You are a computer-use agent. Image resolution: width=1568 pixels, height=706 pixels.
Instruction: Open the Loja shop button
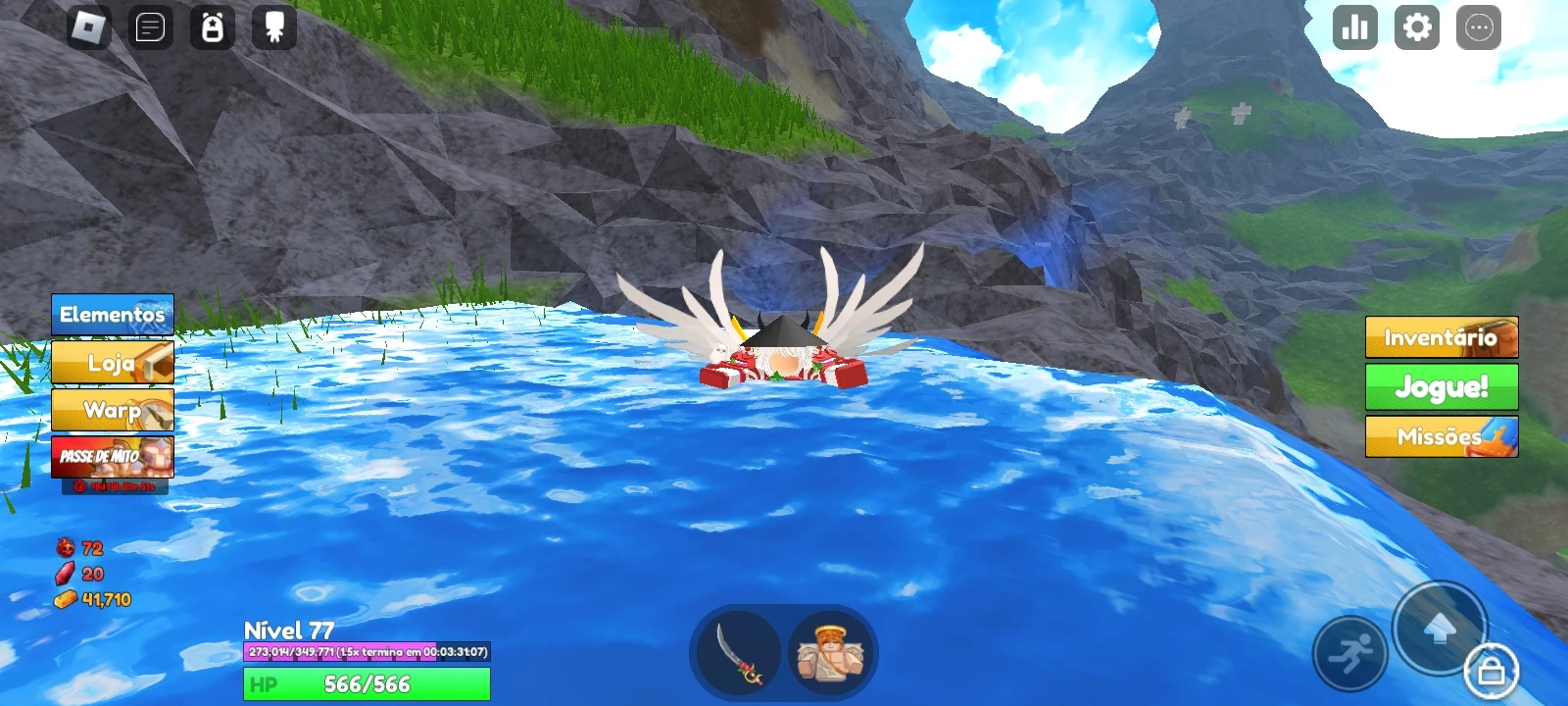[x=111, y=363]
